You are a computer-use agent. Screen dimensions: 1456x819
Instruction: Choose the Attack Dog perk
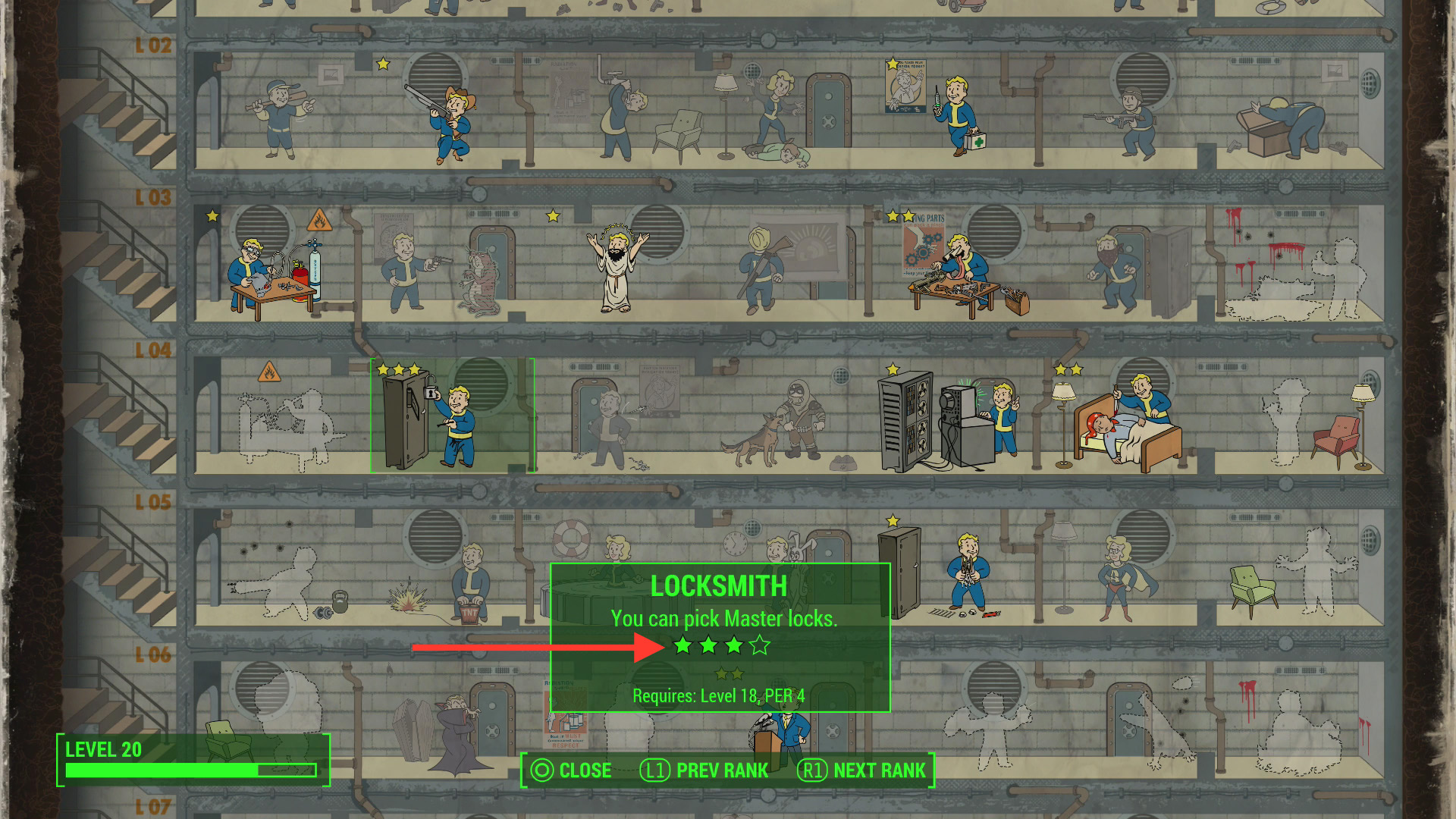(x=775, y=423)
